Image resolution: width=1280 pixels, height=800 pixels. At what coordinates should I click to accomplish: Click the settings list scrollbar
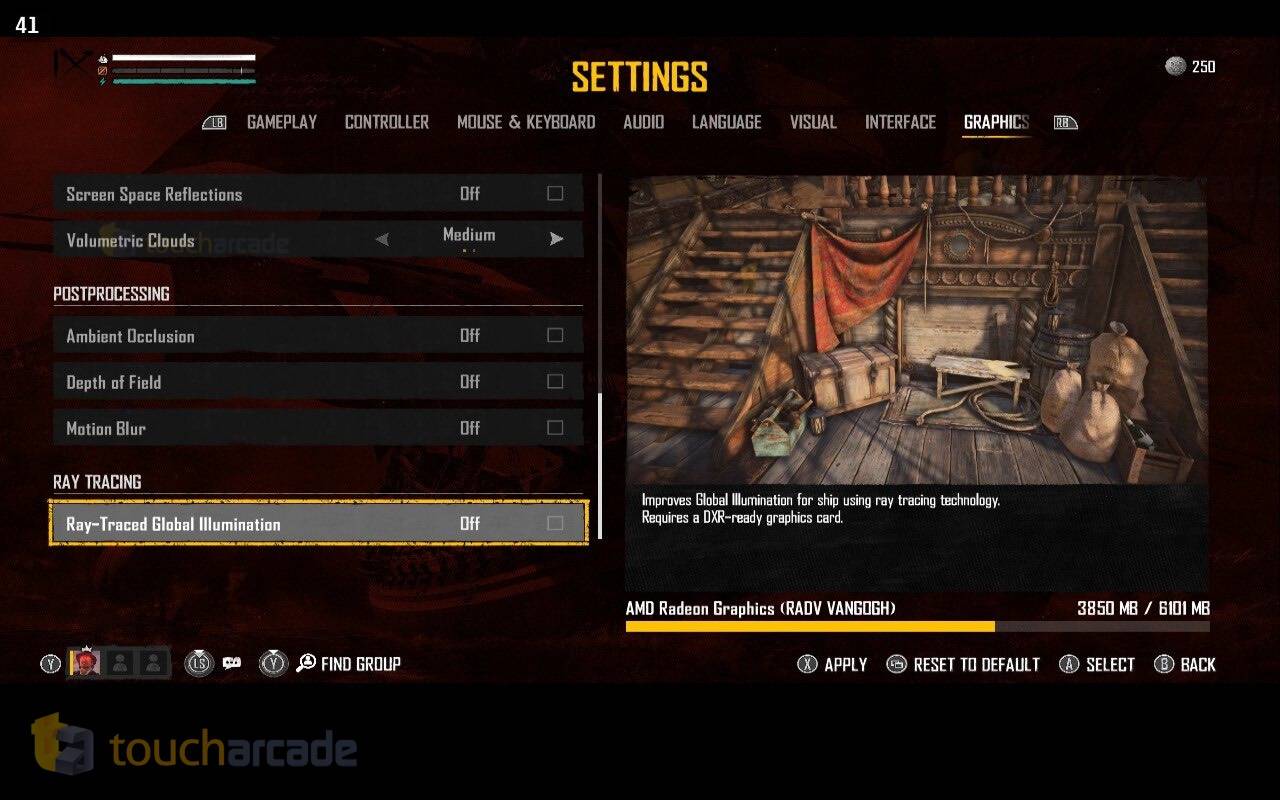click(600, 465)
